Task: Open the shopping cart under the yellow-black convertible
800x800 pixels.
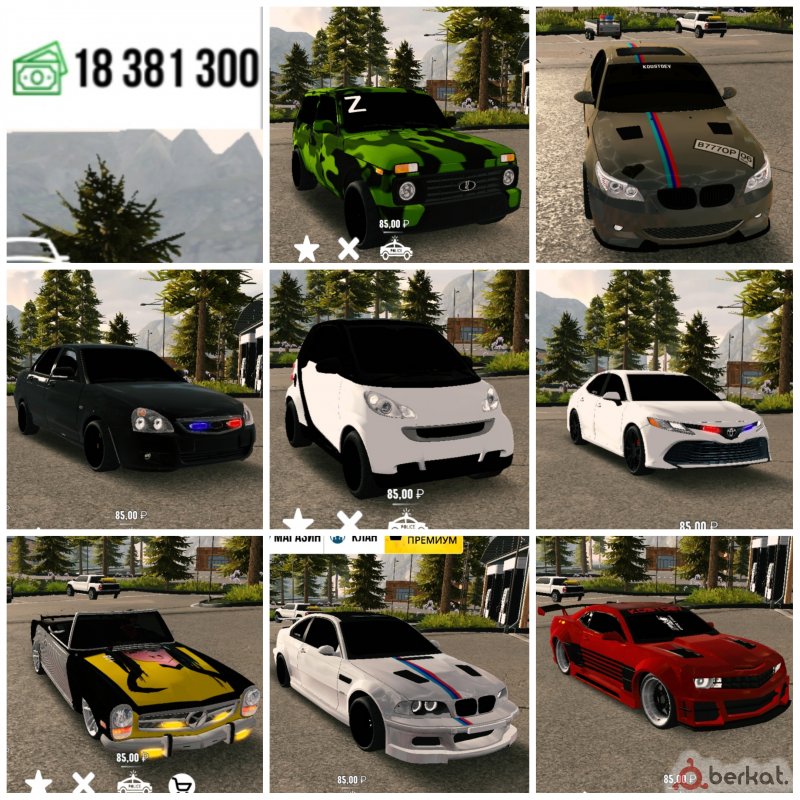Action: (181, 784)
